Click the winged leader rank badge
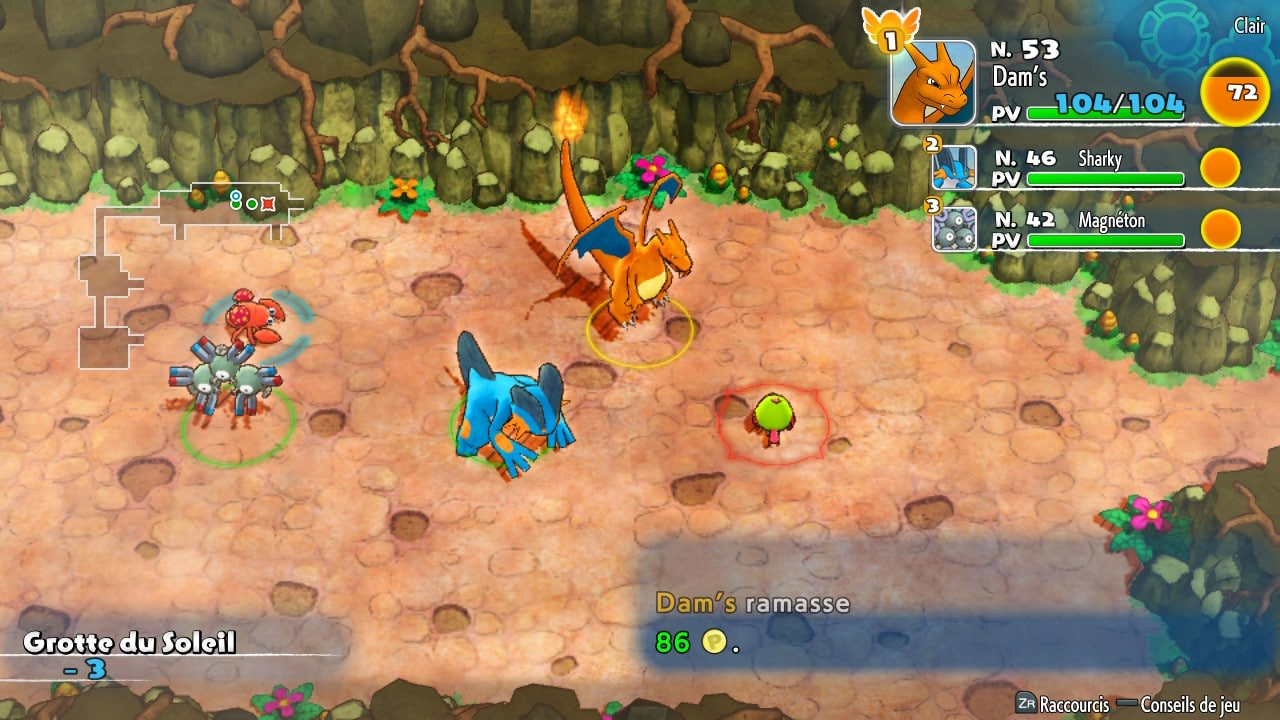This screenshot has height=720, width=1280. pos(890,30)
